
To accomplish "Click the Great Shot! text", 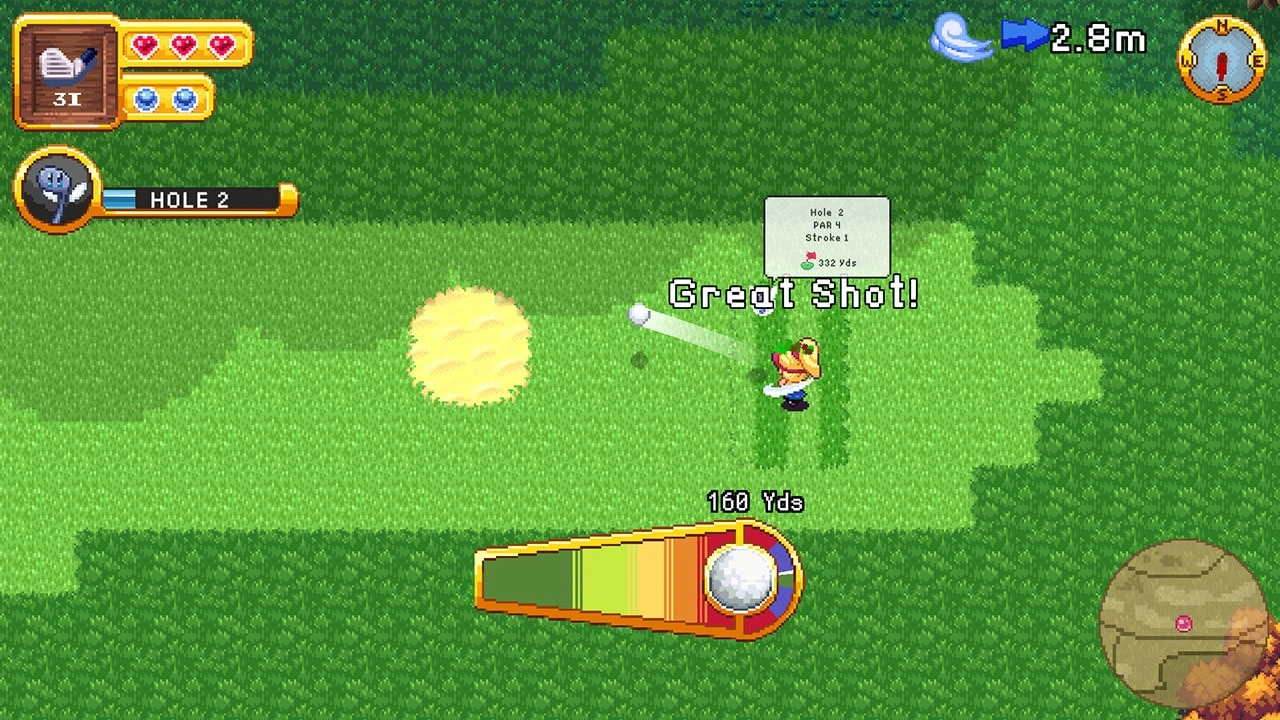I will pos(793,295).
